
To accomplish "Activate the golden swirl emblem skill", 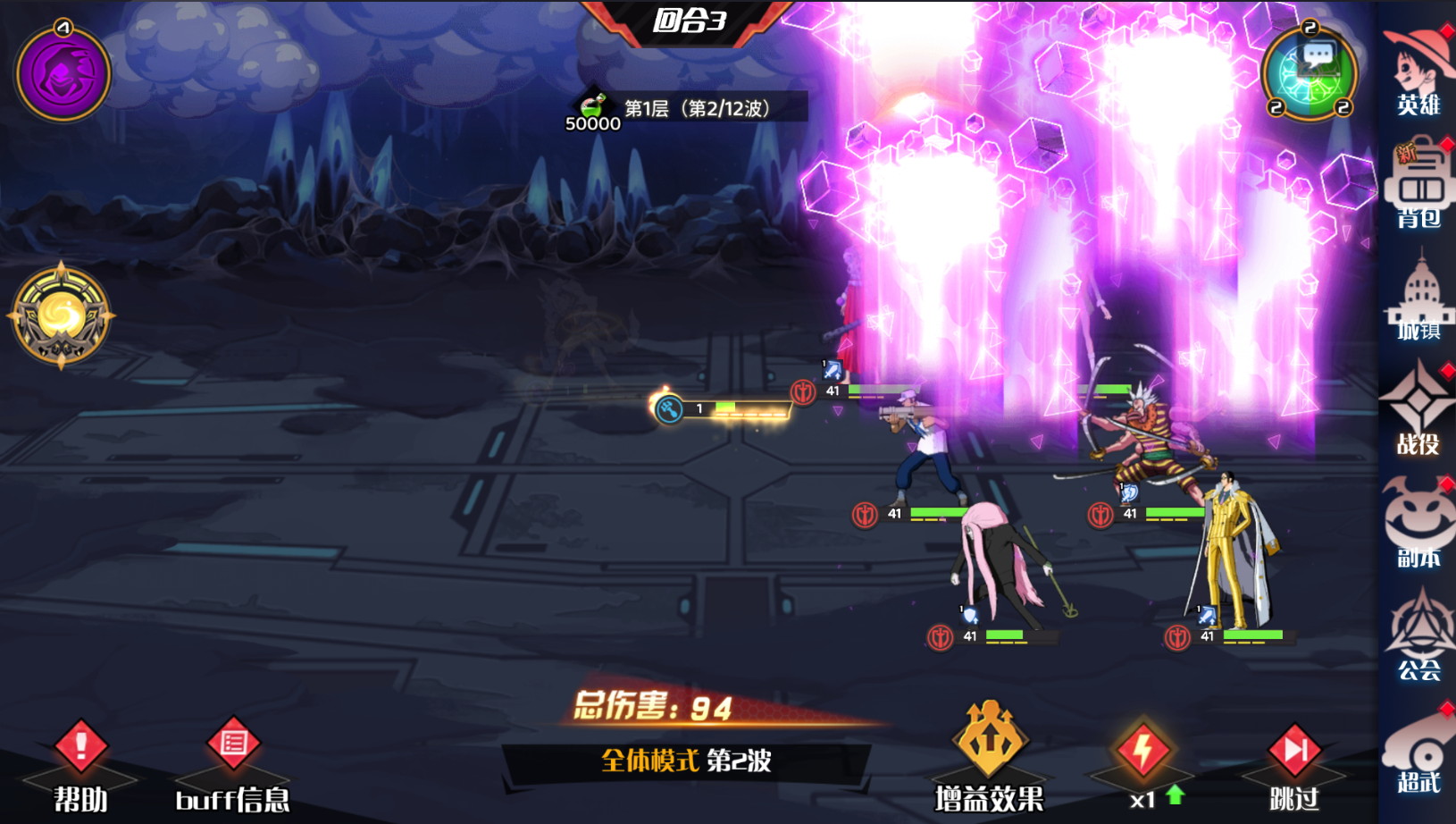I will point(61,316).
